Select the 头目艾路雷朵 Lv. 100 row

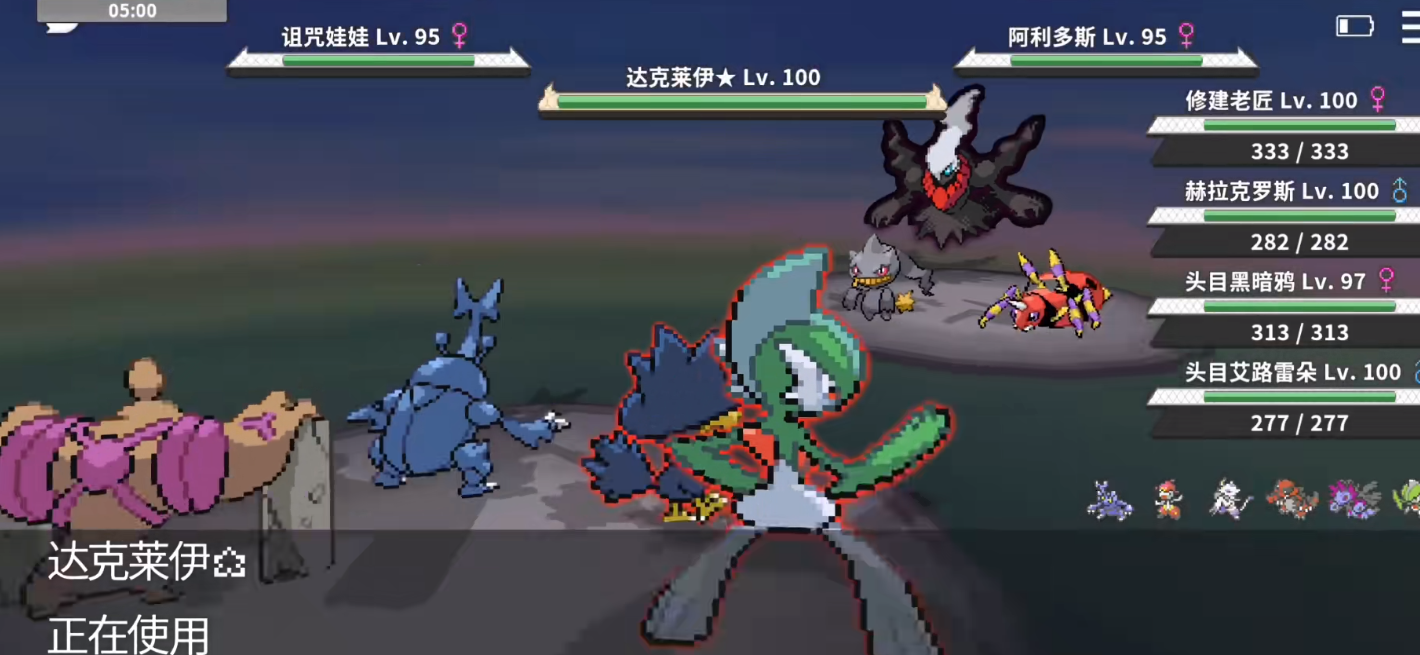tap(1285, 398)
